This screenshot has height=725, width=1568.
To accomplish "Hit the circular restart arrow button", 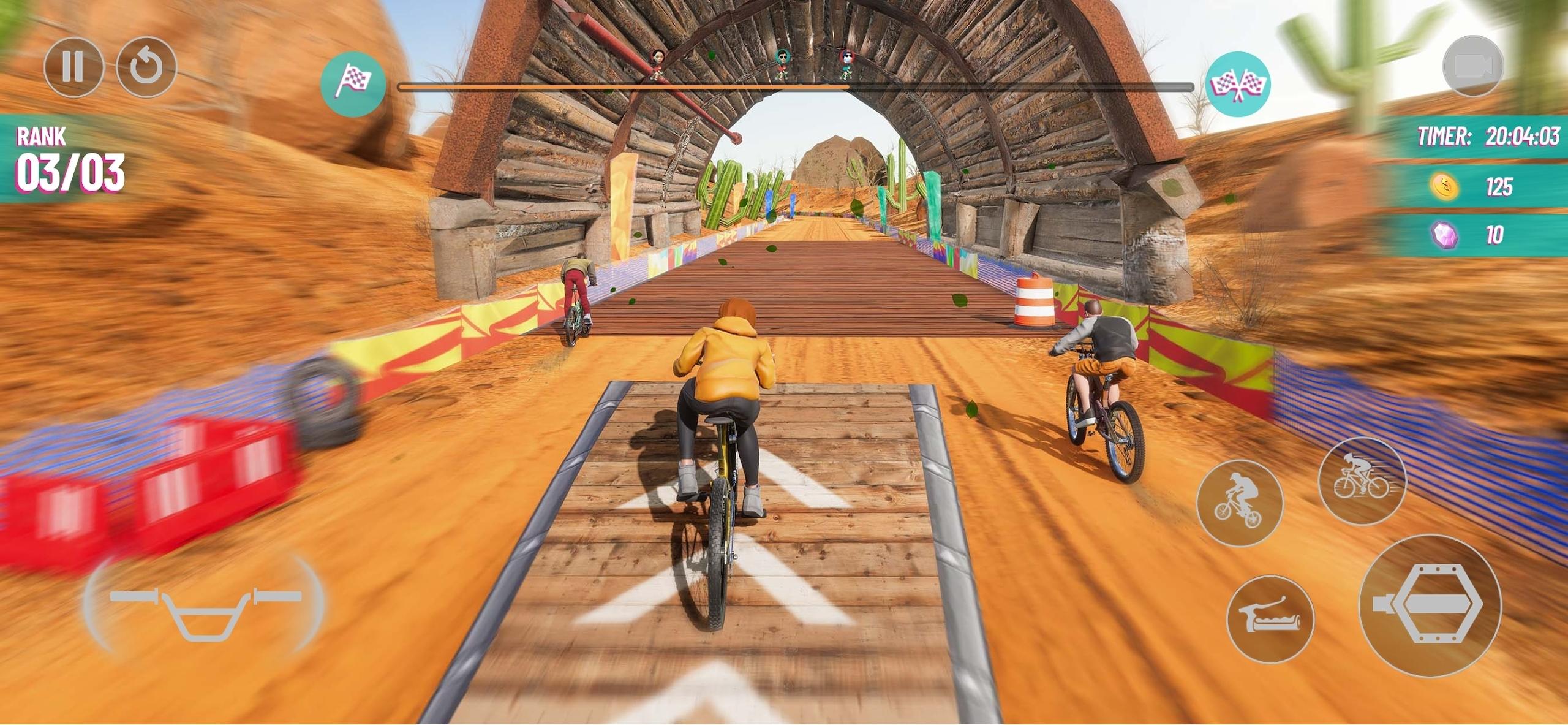I will (146, 67).
